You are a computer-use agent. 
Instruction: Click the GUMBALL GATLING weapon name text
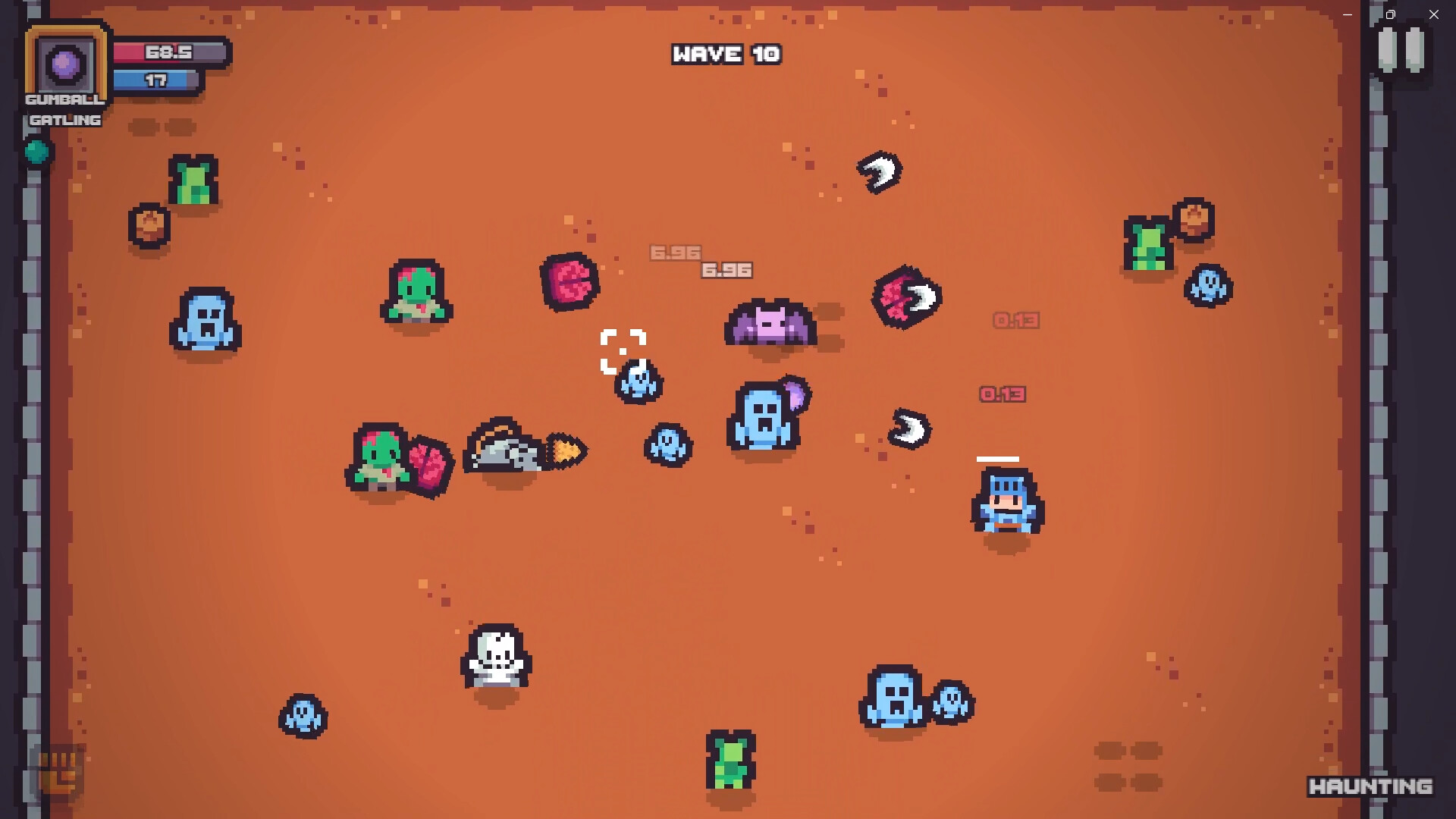click(64, 108)
